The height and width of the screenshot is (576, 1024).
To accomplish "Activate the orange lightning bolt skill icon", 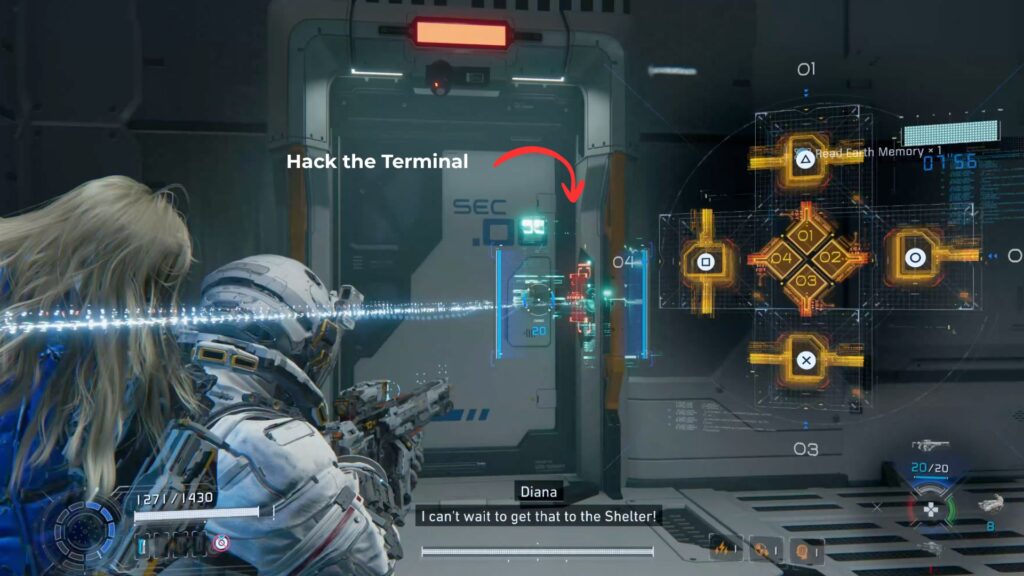I will coord(722,549).
